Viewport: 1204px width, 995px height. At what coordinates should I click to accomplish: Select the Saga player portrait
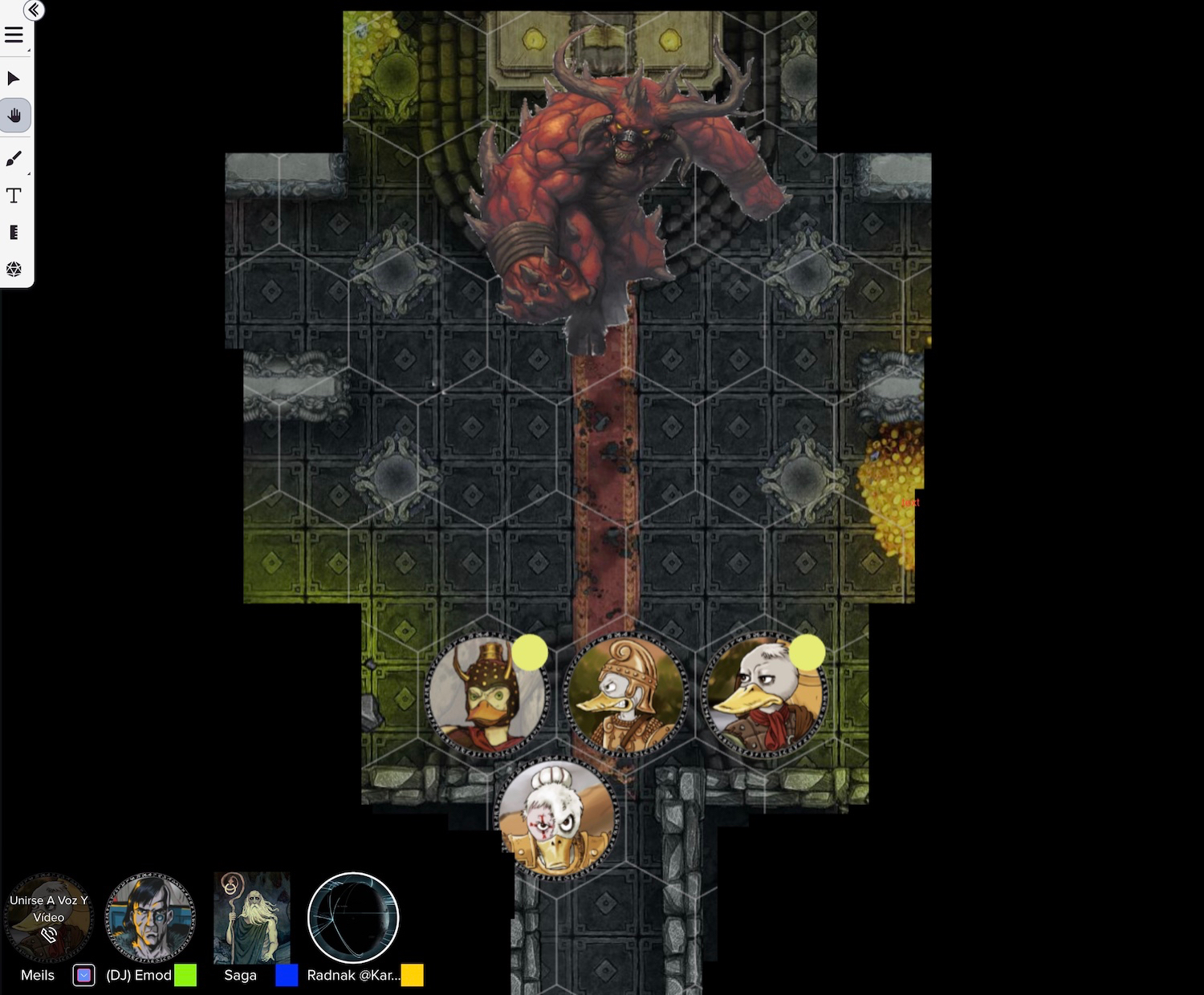coord(251,918)
